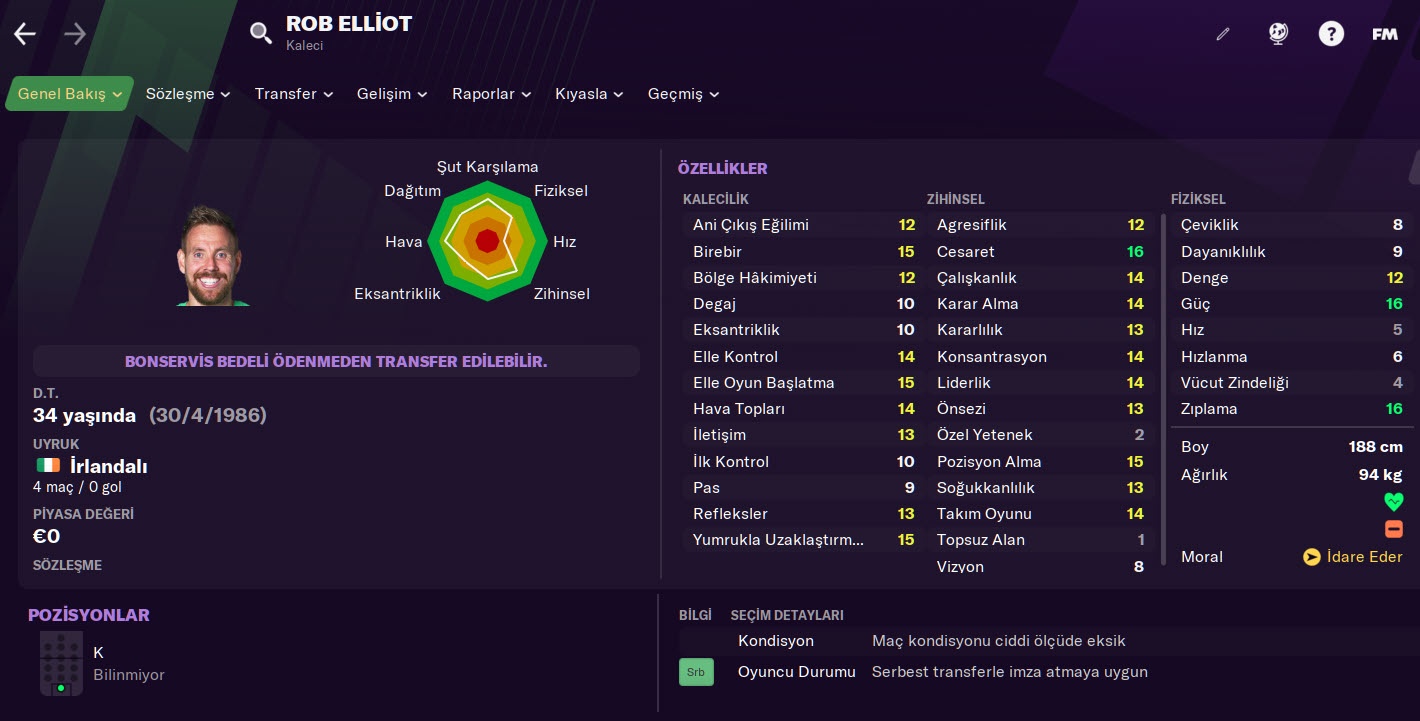Open the player search magnifier
The height and width of the screenshot is (721, 1420).
coord(261,34)
